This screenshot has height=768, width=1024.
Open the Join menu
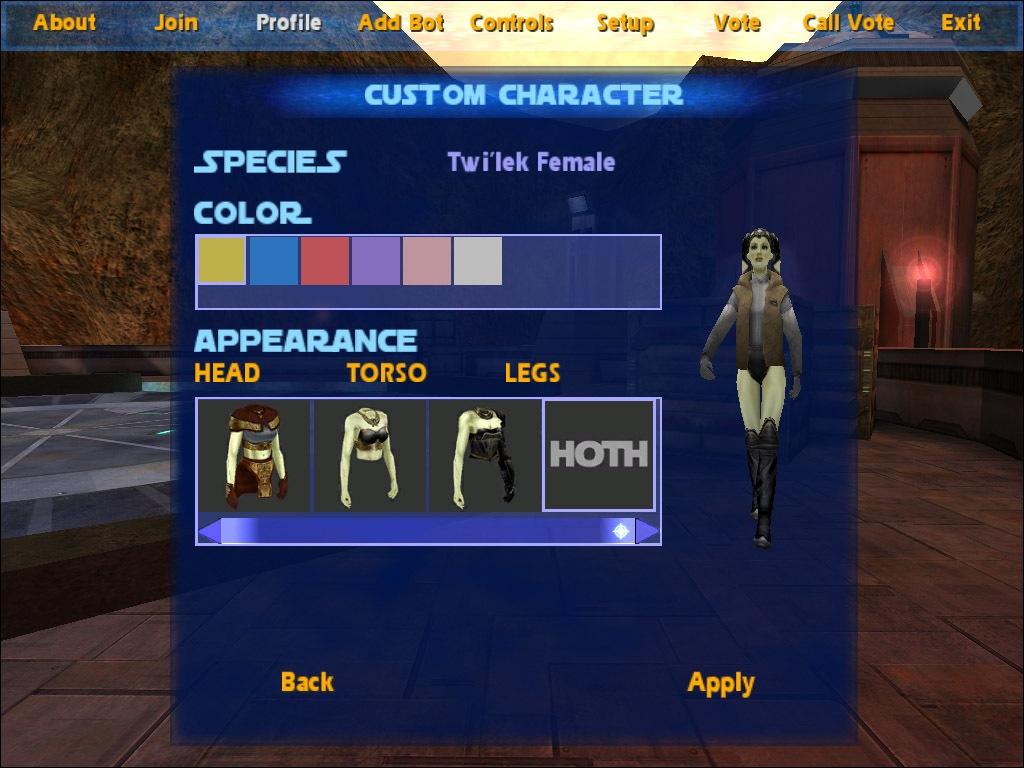[x=176, y=22]
